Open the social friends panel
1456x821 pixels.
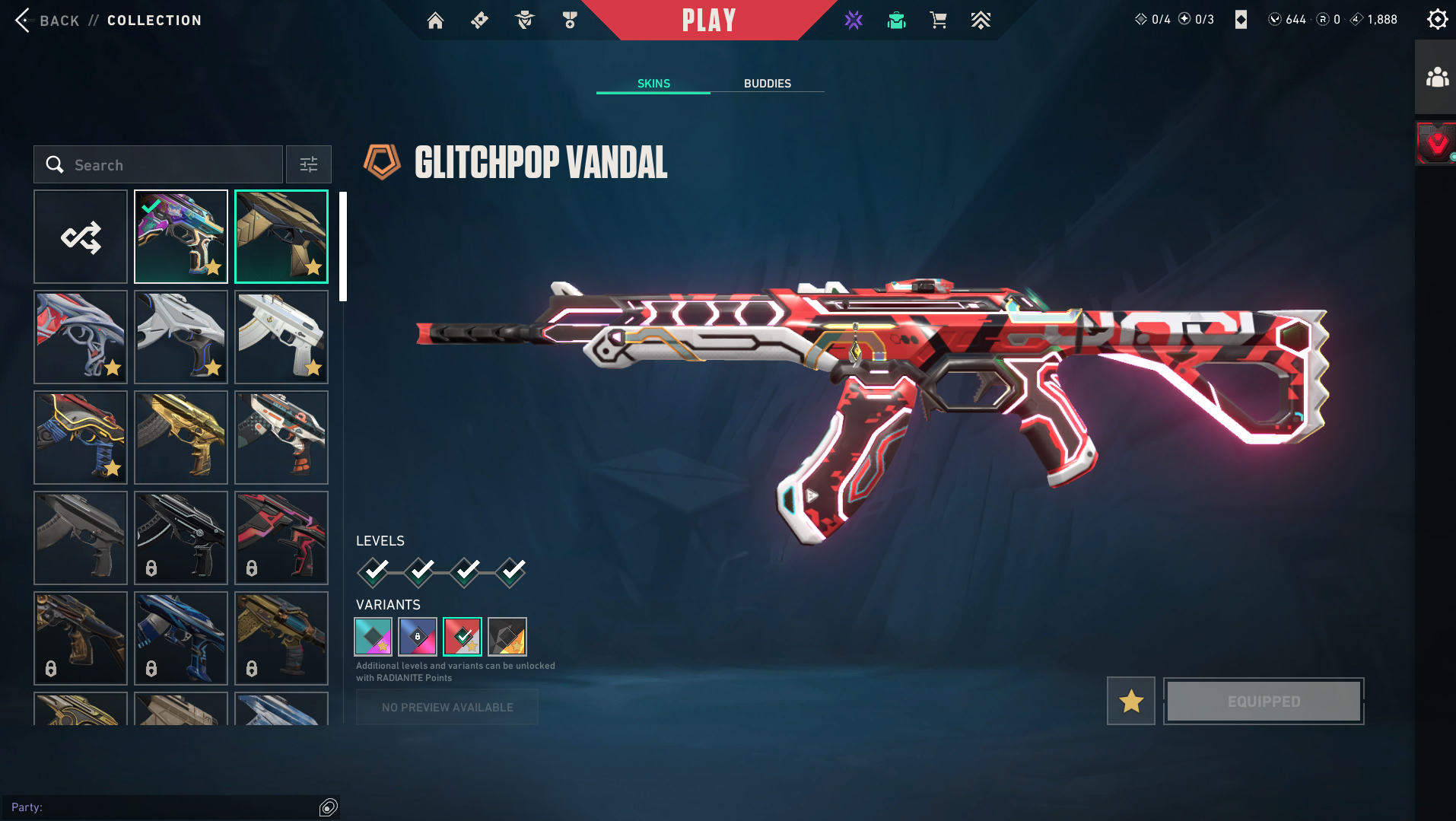[1436, 78]
